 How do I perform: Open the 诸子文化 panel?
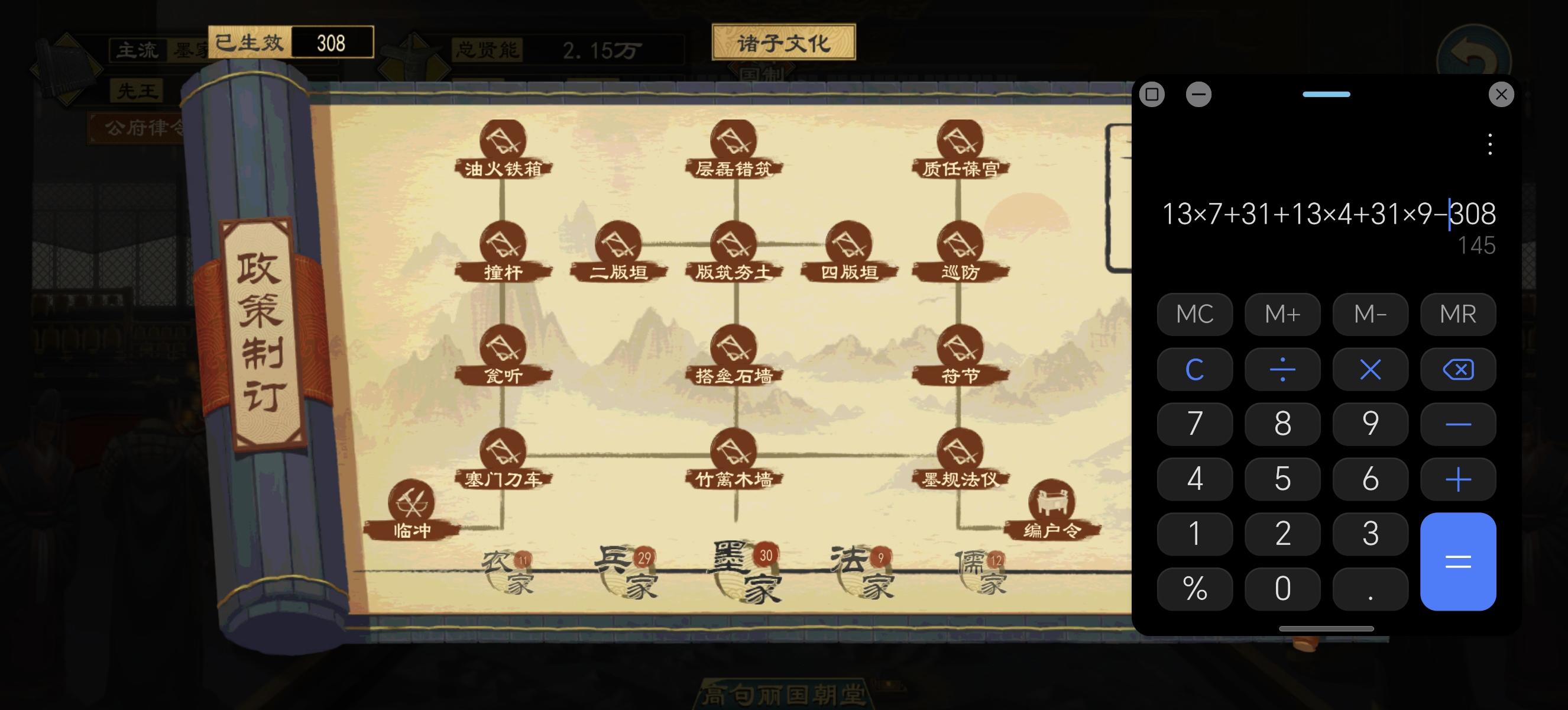point(784,42)
